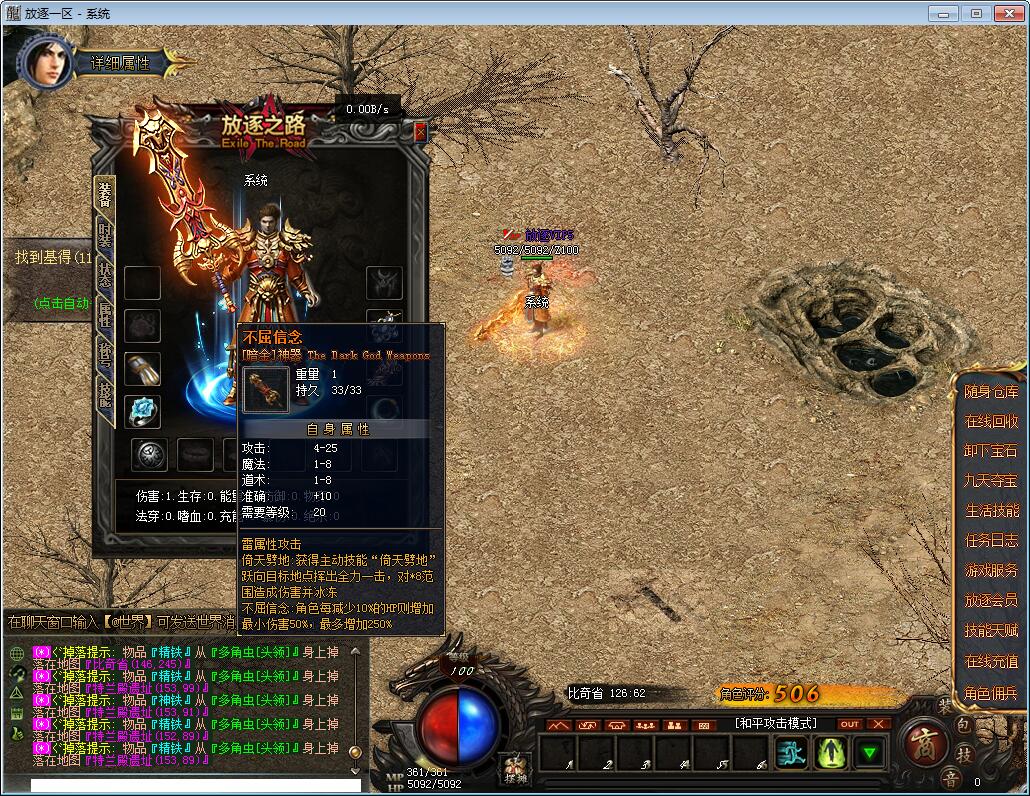Click the 详细属性 detailed attributes button
The width and height of the screenshot is (1030, 796).
pos(122,63)
